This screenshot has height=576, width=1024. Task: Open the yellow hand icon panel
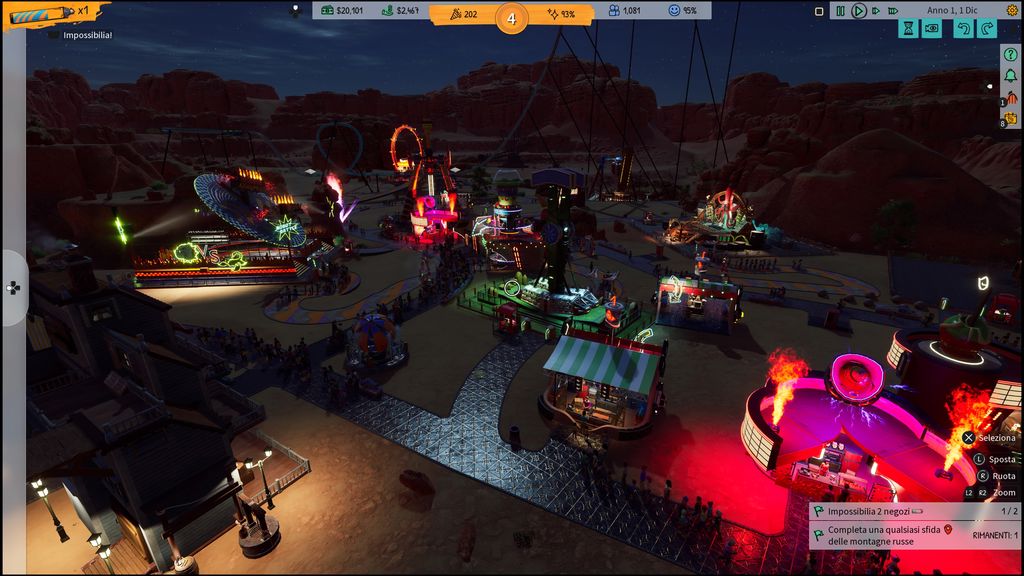[x=1010, y=120]
